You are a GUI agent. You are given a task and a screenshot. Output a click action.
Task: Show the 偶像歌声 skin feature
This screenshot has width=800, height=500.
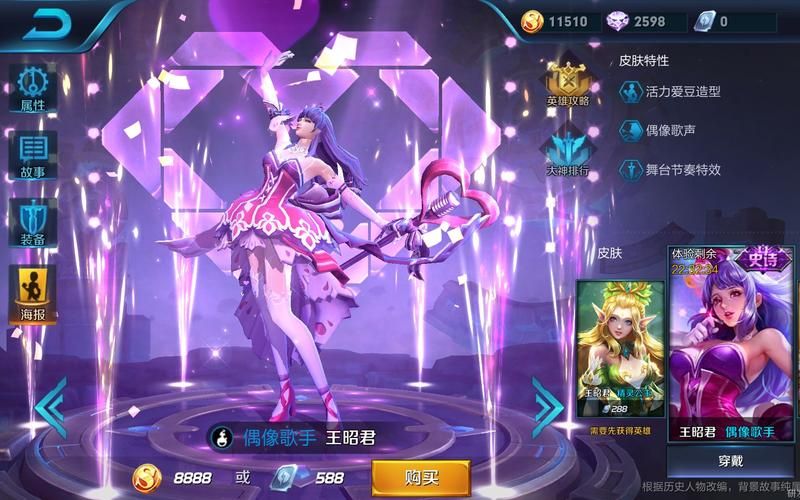click(x=658, y=130)
